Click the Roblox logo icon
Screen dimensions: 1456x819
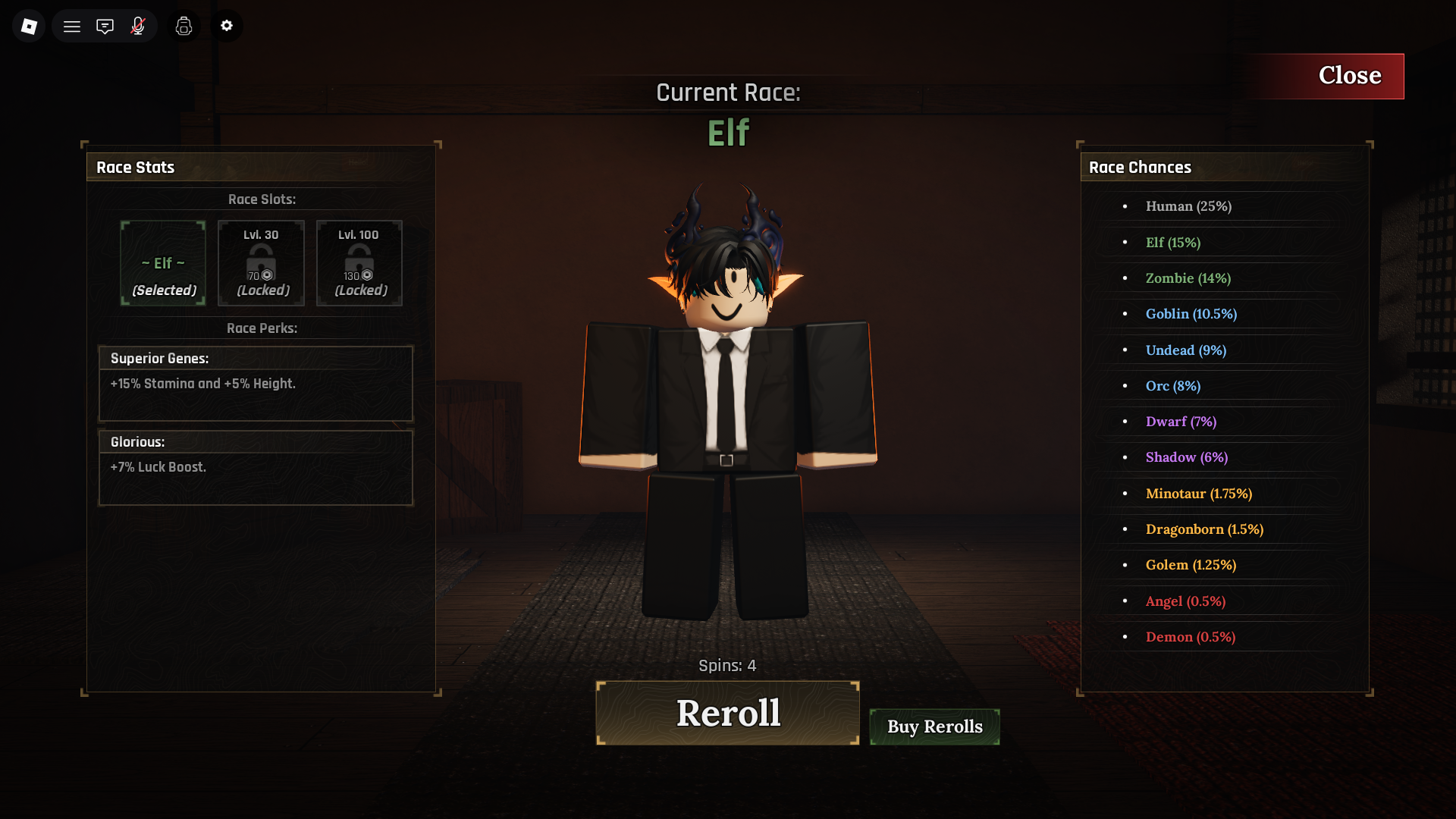tap(28, 25)
